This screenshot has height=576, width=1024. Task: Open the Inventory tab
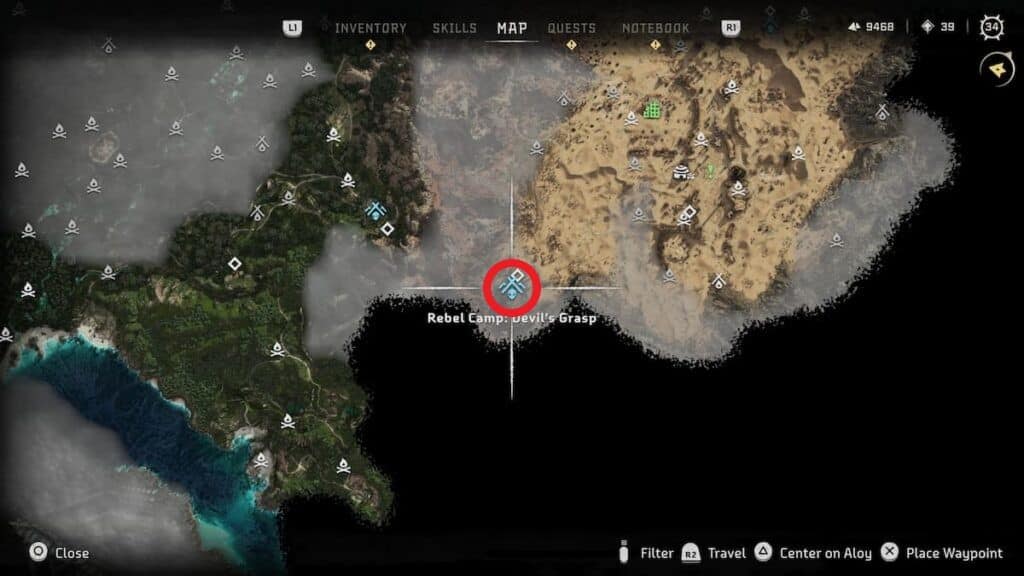pos(370,28)
